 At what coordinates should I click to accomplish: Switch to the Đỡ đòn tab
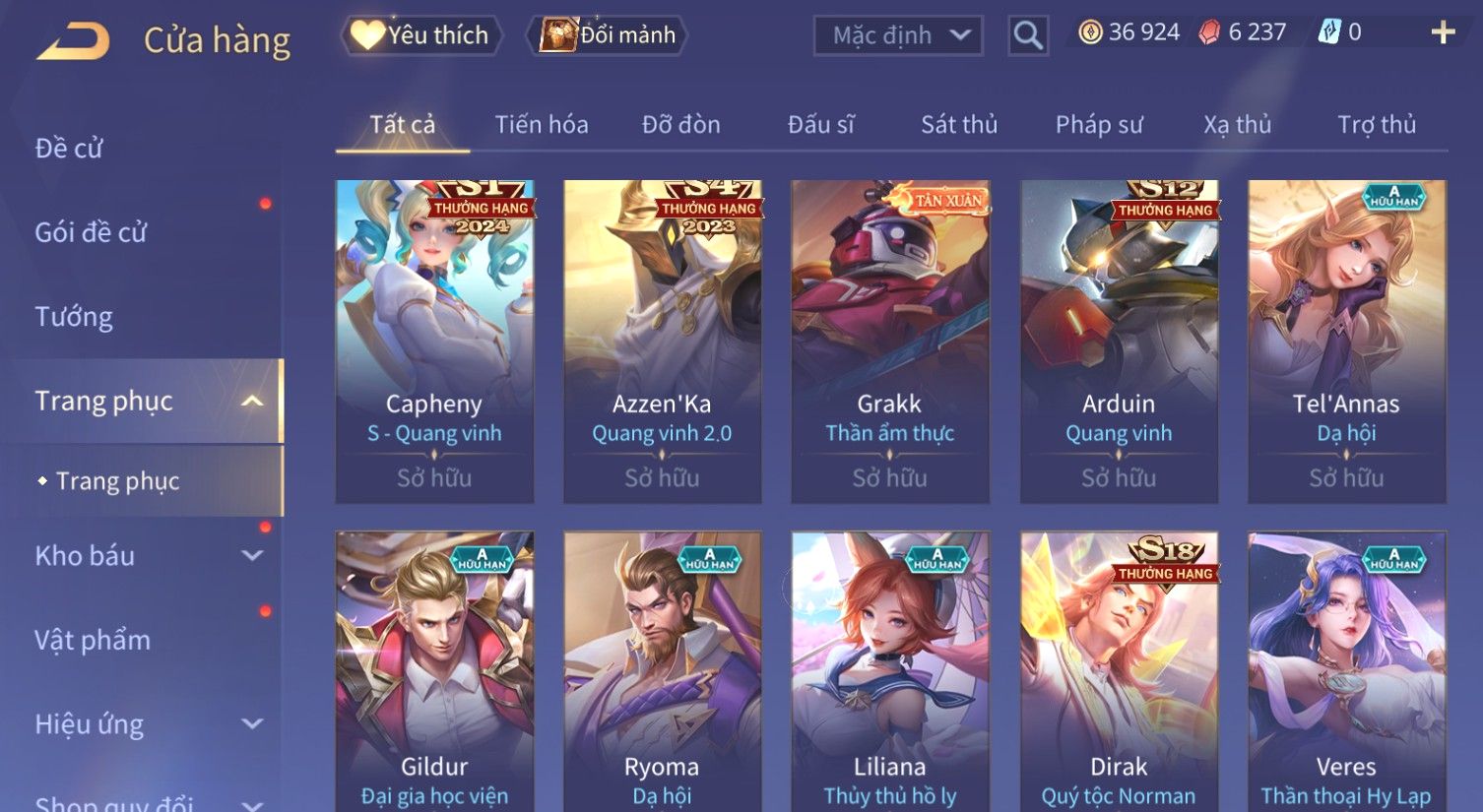(x=681, y=125)
